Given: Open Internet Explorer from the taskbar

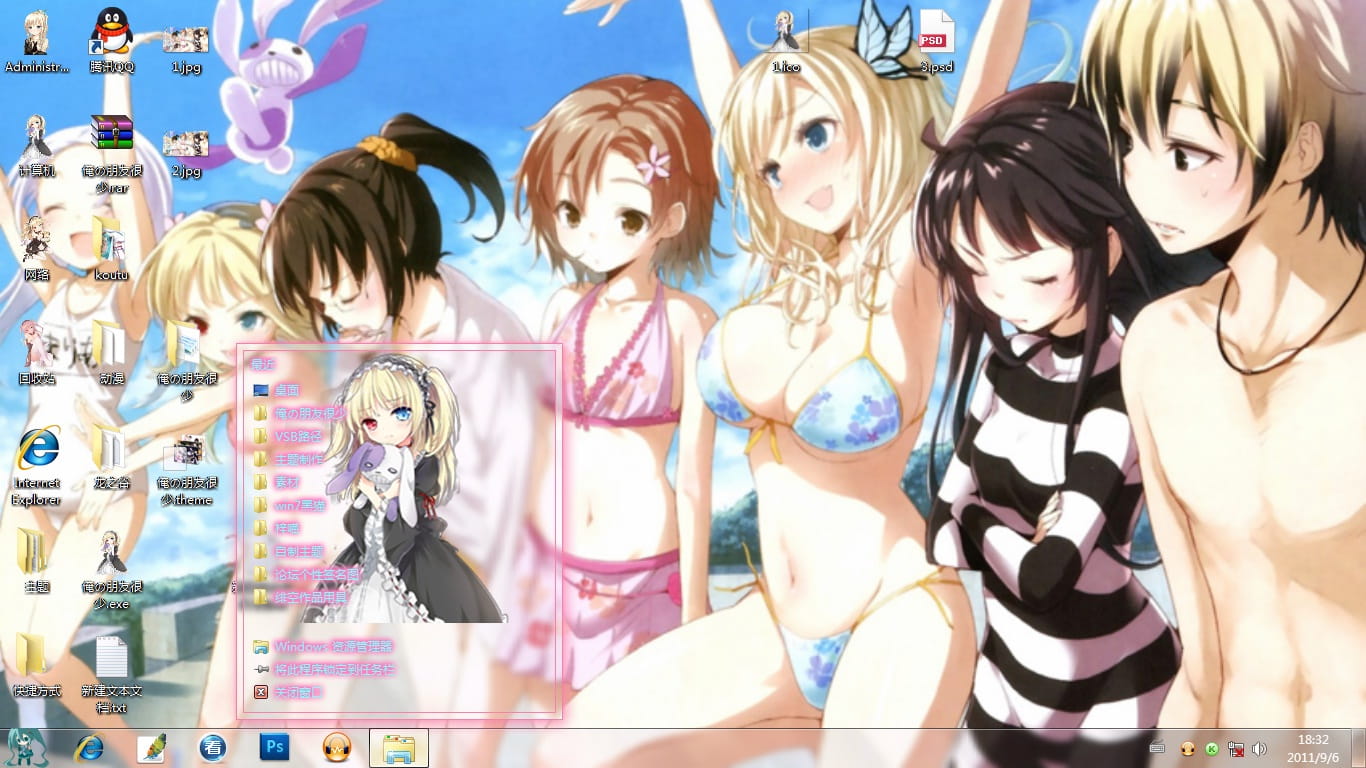Looking at the screenshot, I should coord(91,747).
